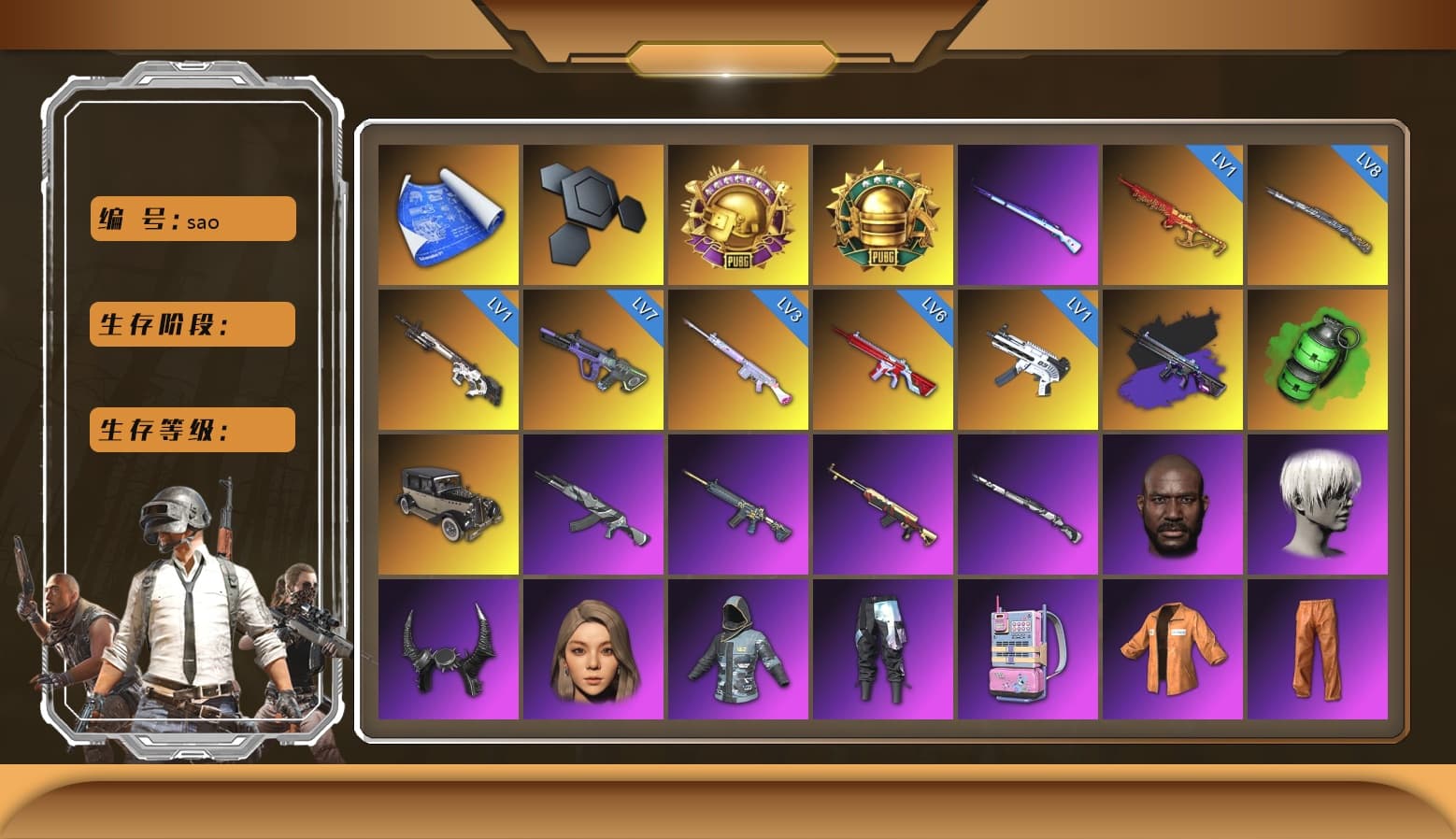Click the 生存等级 survival level label
This screenshot has width=1456, height=839.
[191, 430]
